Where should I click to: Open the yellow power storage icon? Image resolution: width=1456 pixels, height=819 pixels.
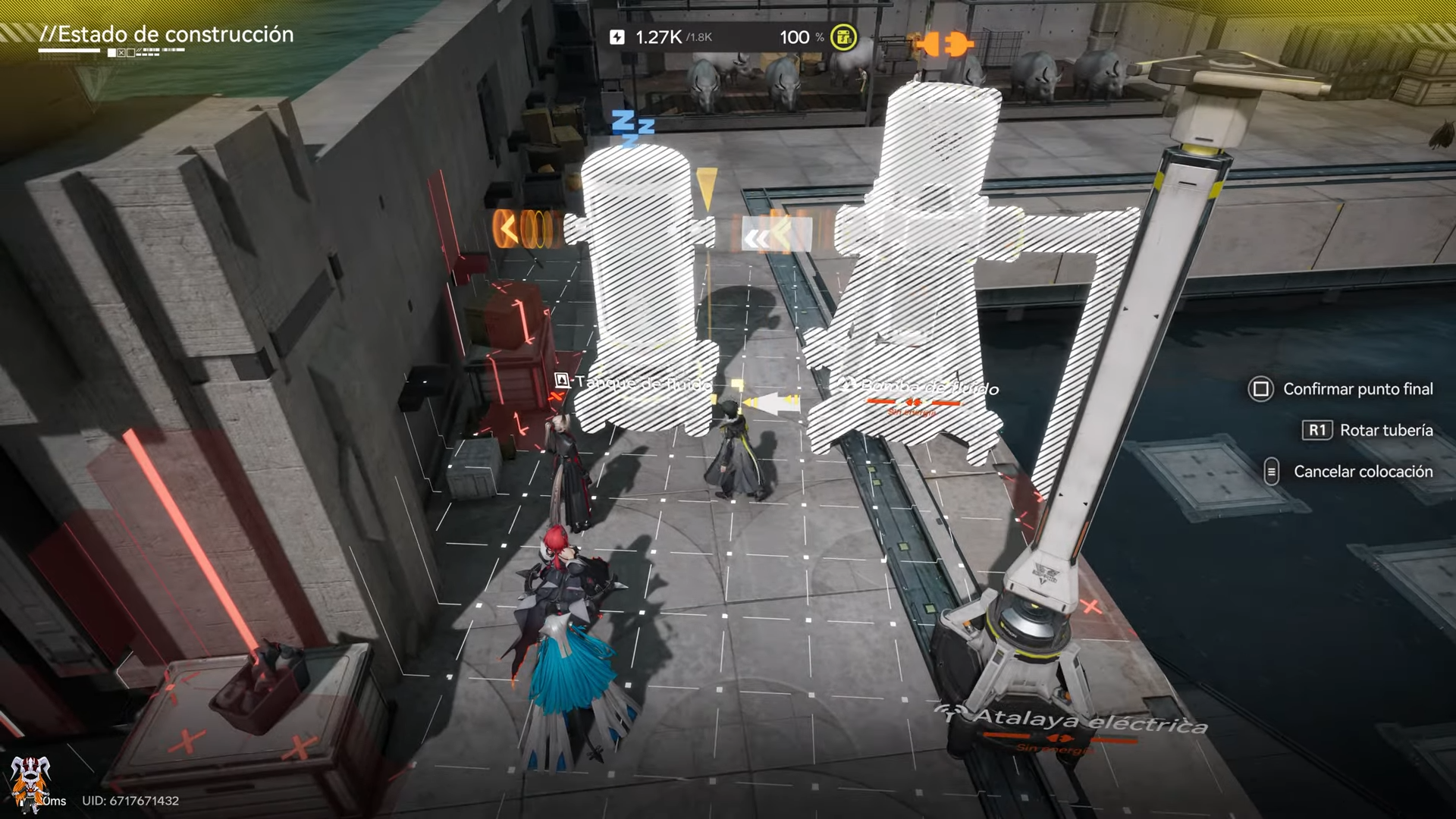pyautogui.click(x=843, y=37)
